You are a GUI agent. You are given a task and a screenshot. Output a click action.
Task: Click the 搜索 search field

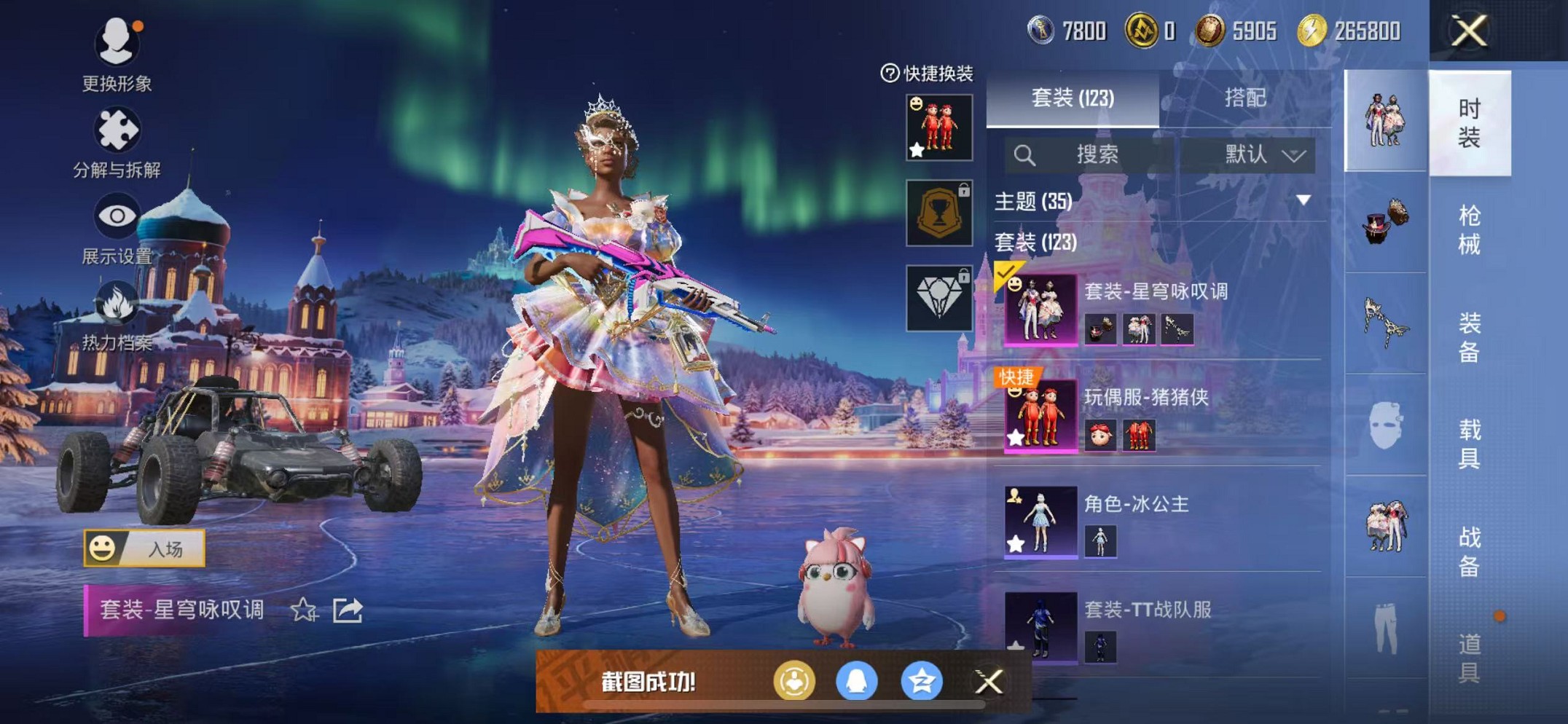pyautogui.click(x=1093, y=154)
